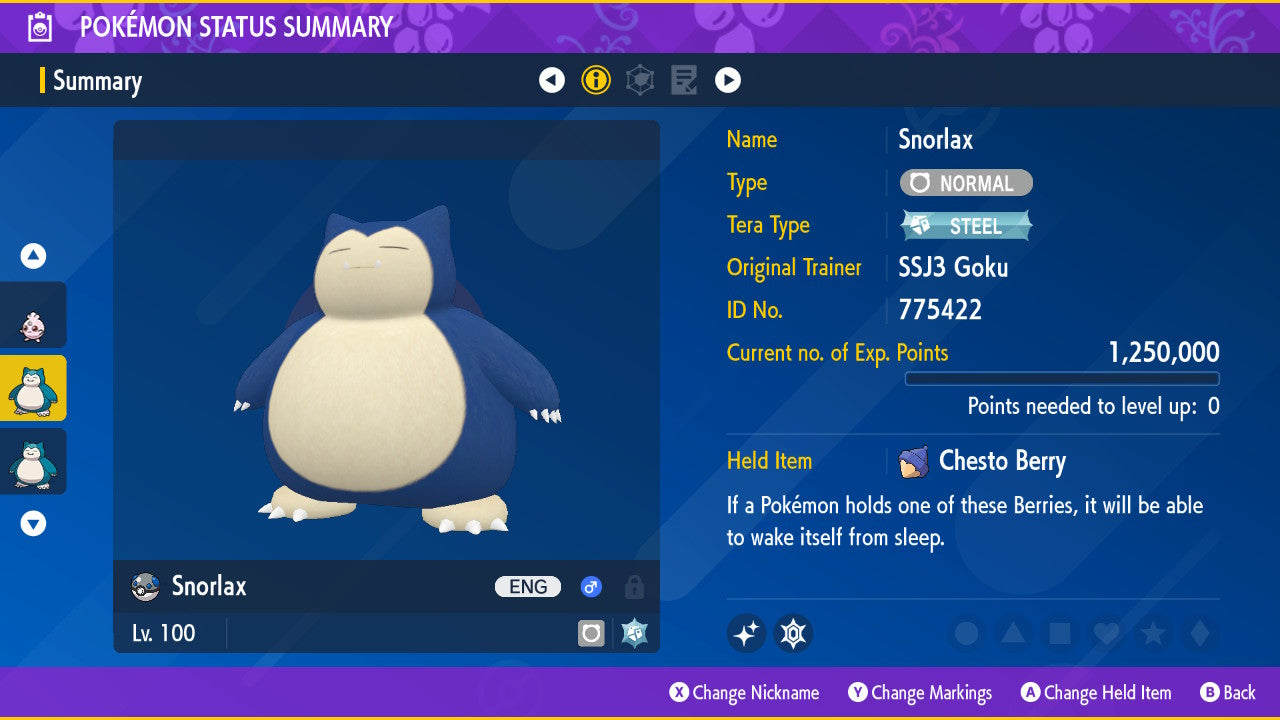Choose the highlighted Snorlax party thumbnail
1280x720 pixels.
coord(33,389)
